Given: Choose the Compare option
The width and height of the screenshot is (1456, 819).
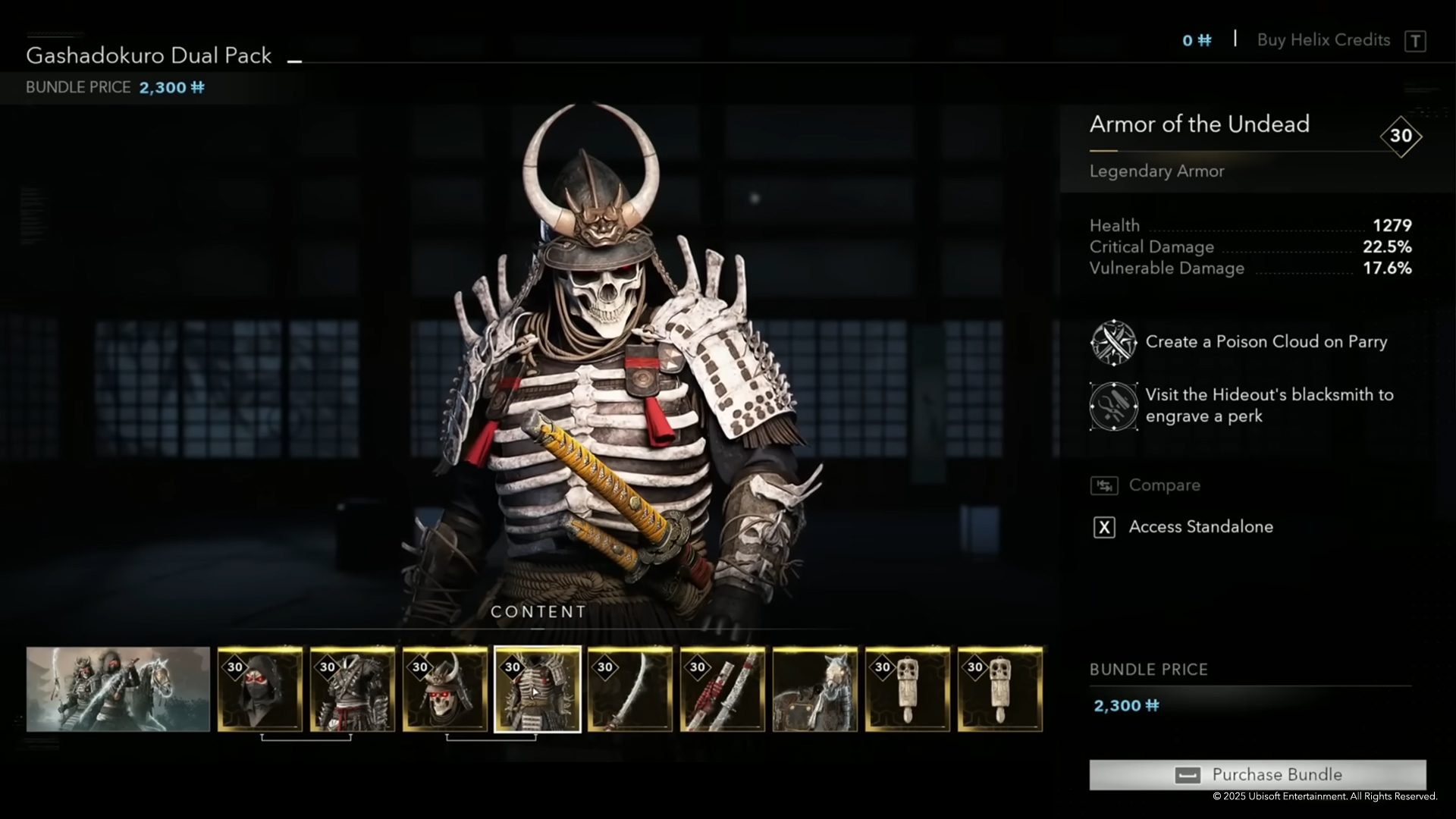Looking at the screenshot, I should coord(1164,485).
